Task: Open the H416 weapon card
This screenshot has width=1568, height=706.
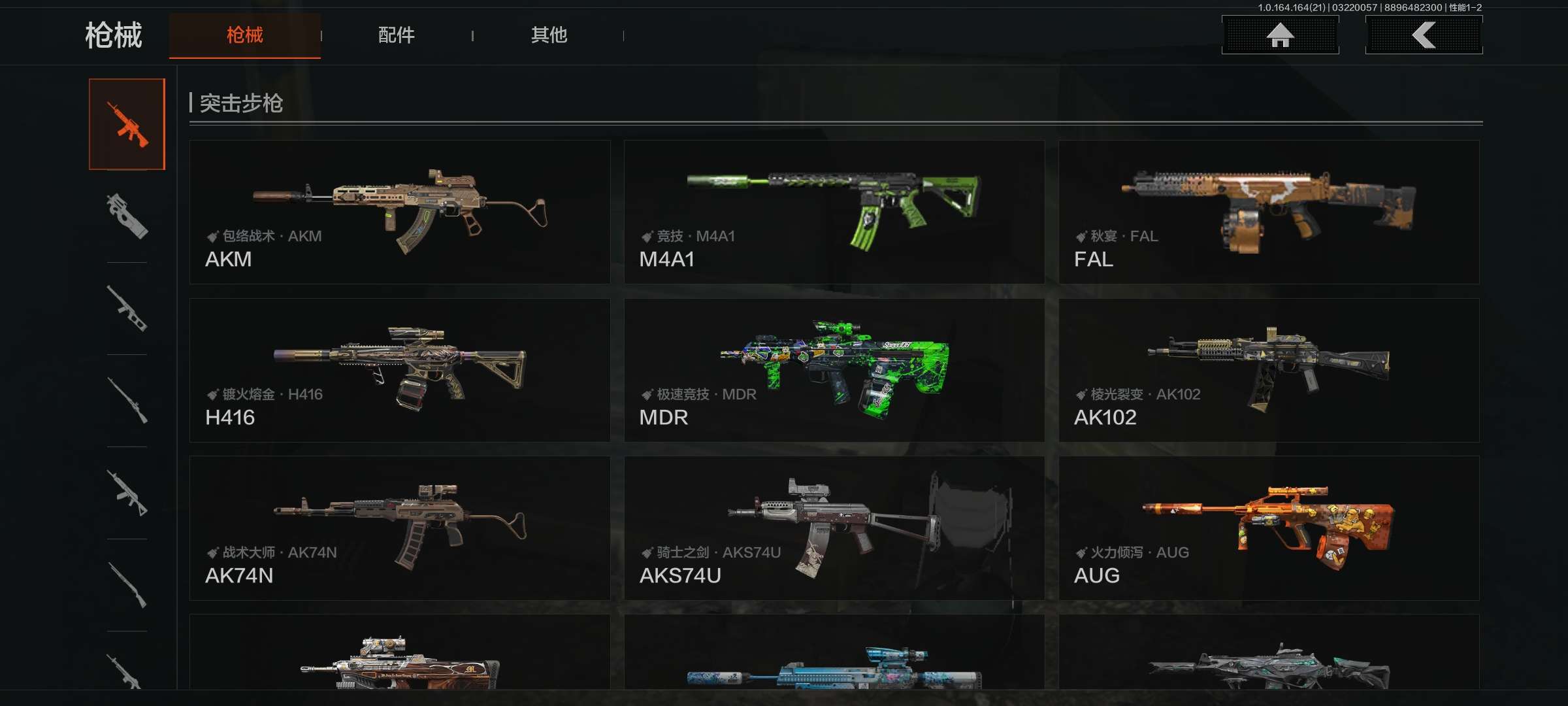Action: [x=400, y=370]
